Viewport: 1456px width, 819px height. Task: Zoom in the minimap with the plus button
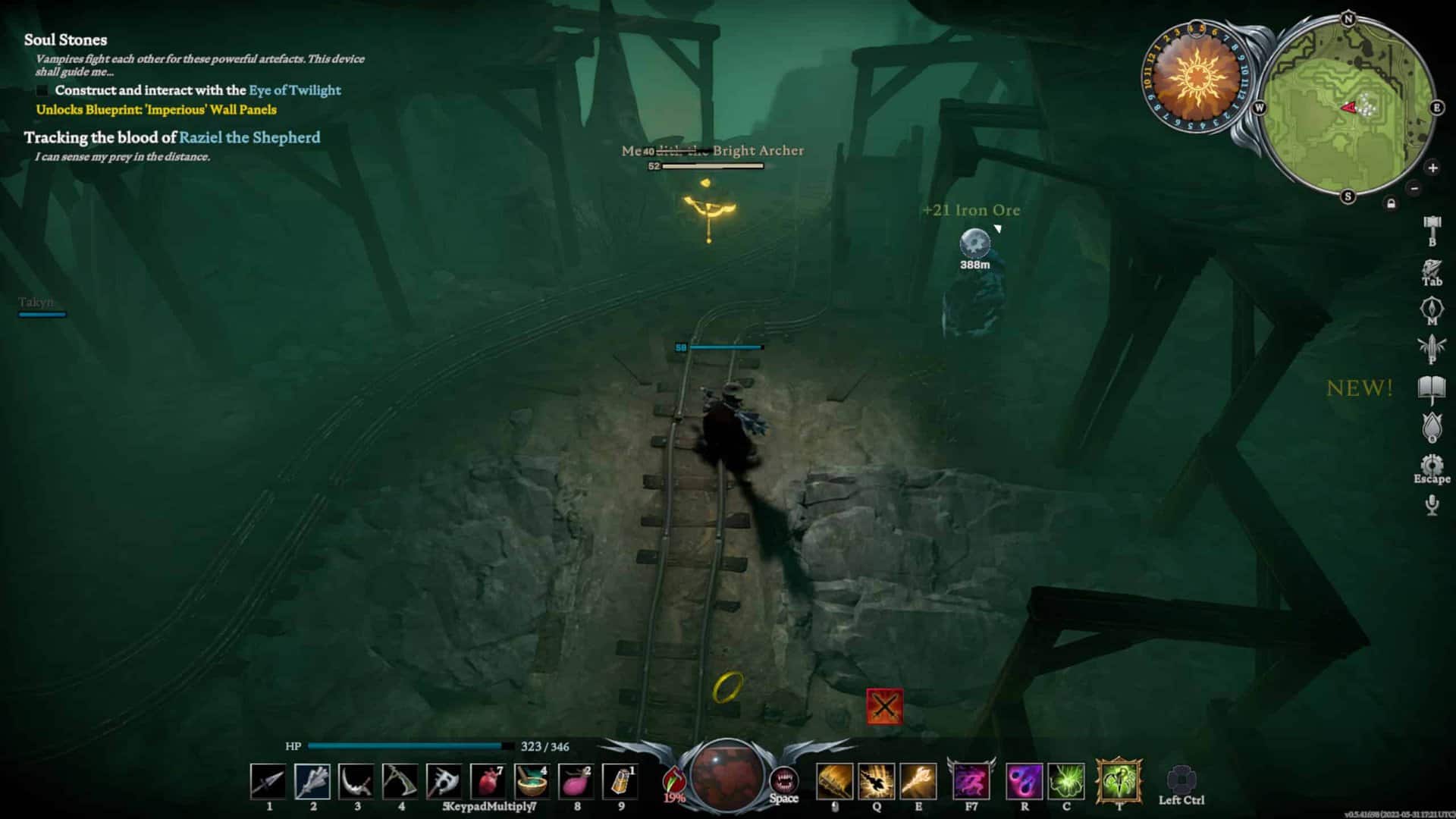point(1432,168)
